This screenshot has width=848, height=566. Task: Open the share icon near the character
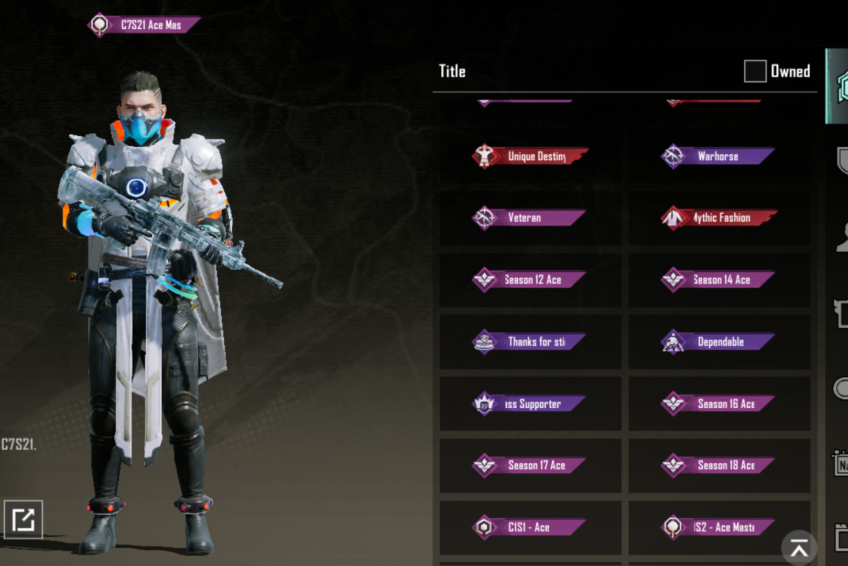(23, 519)
